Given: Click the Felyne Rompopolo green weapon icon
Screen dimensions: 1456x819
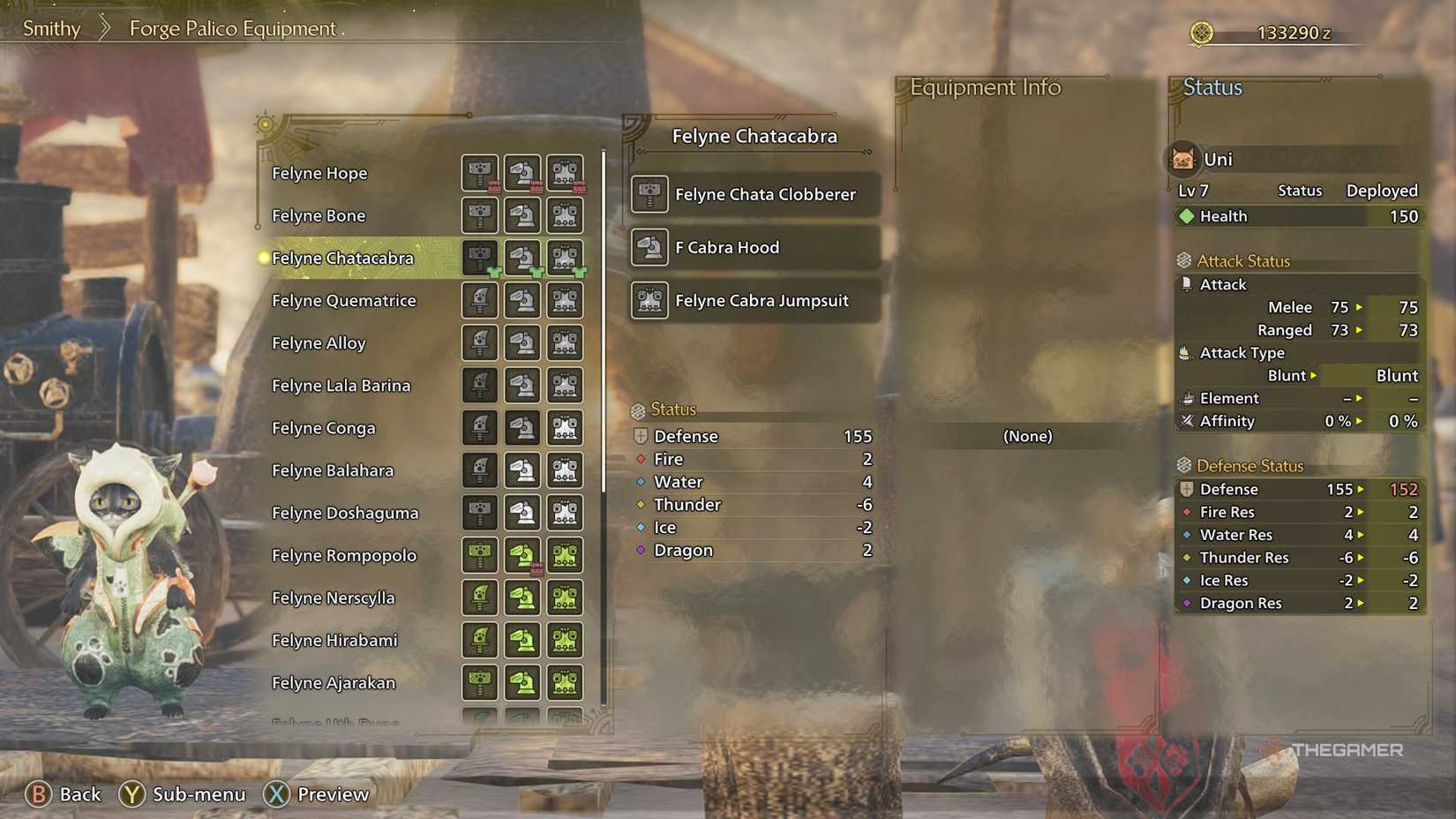Looking at the screenshot, I should [479, 555].
